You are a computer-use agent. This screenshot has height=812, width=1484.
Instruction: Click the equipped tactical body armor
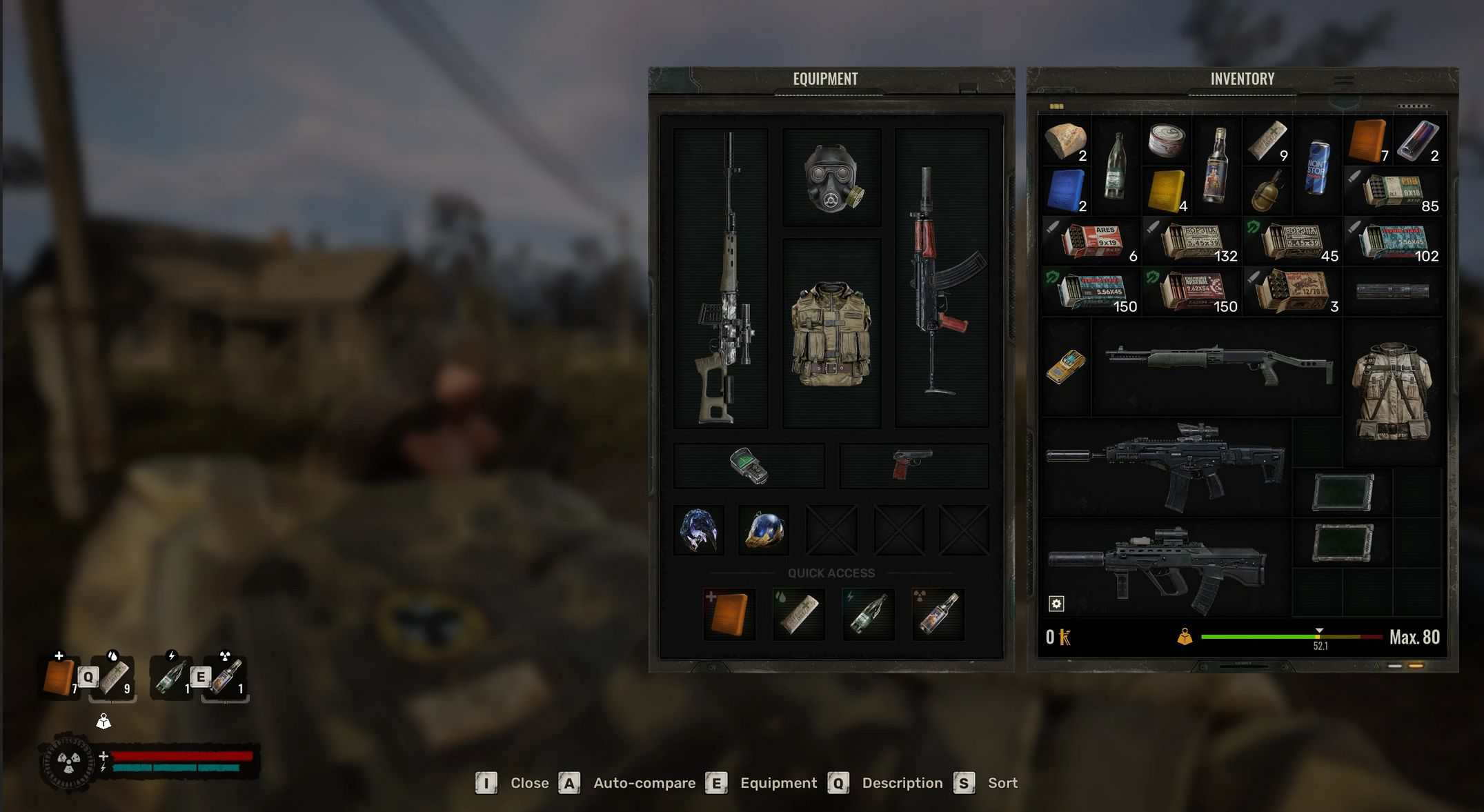831,334
